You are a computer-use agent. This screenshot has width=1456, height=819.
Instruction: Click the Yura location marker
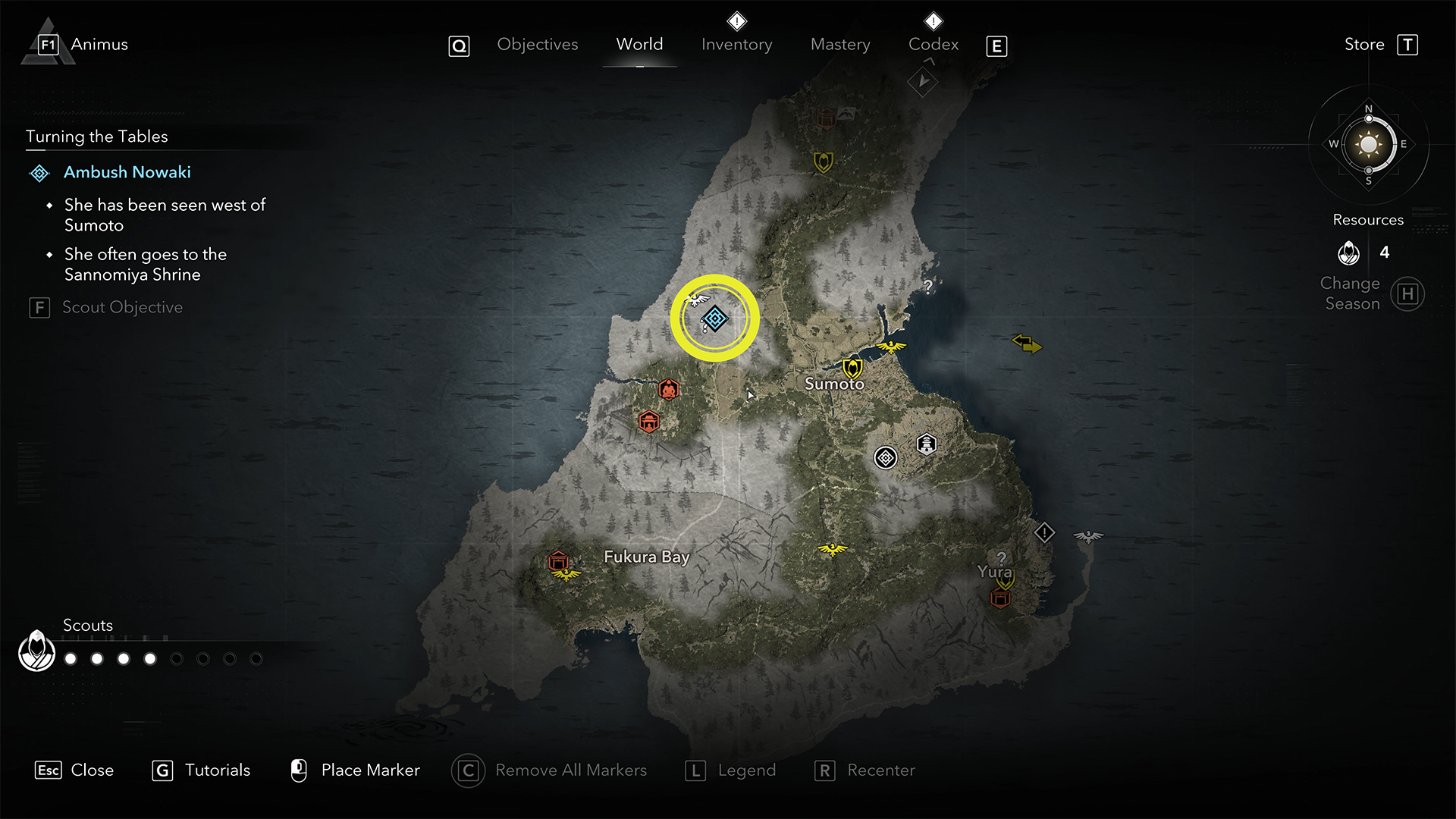click(x=994, y=572)
